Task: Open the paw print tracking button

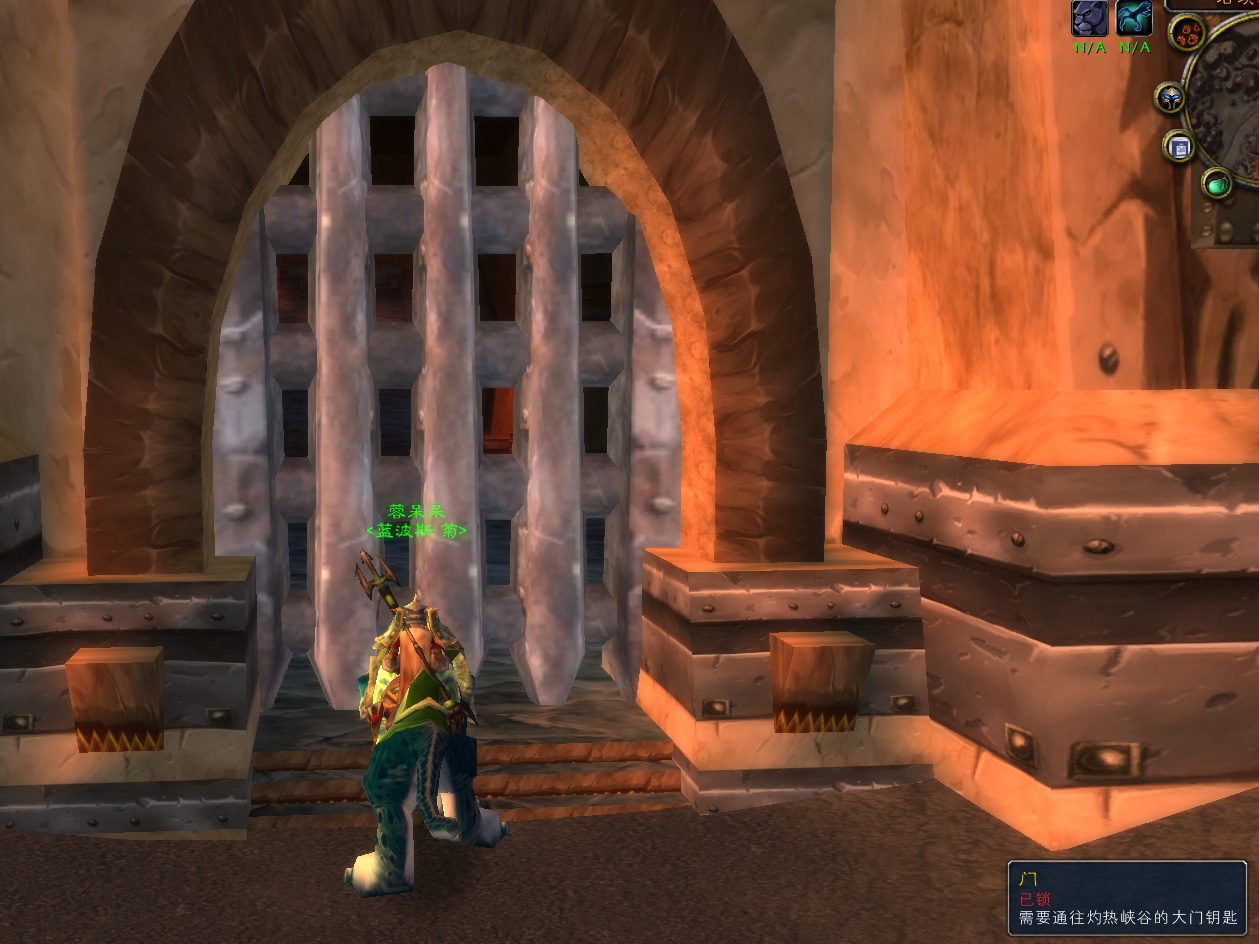Action: [1187, 31]
